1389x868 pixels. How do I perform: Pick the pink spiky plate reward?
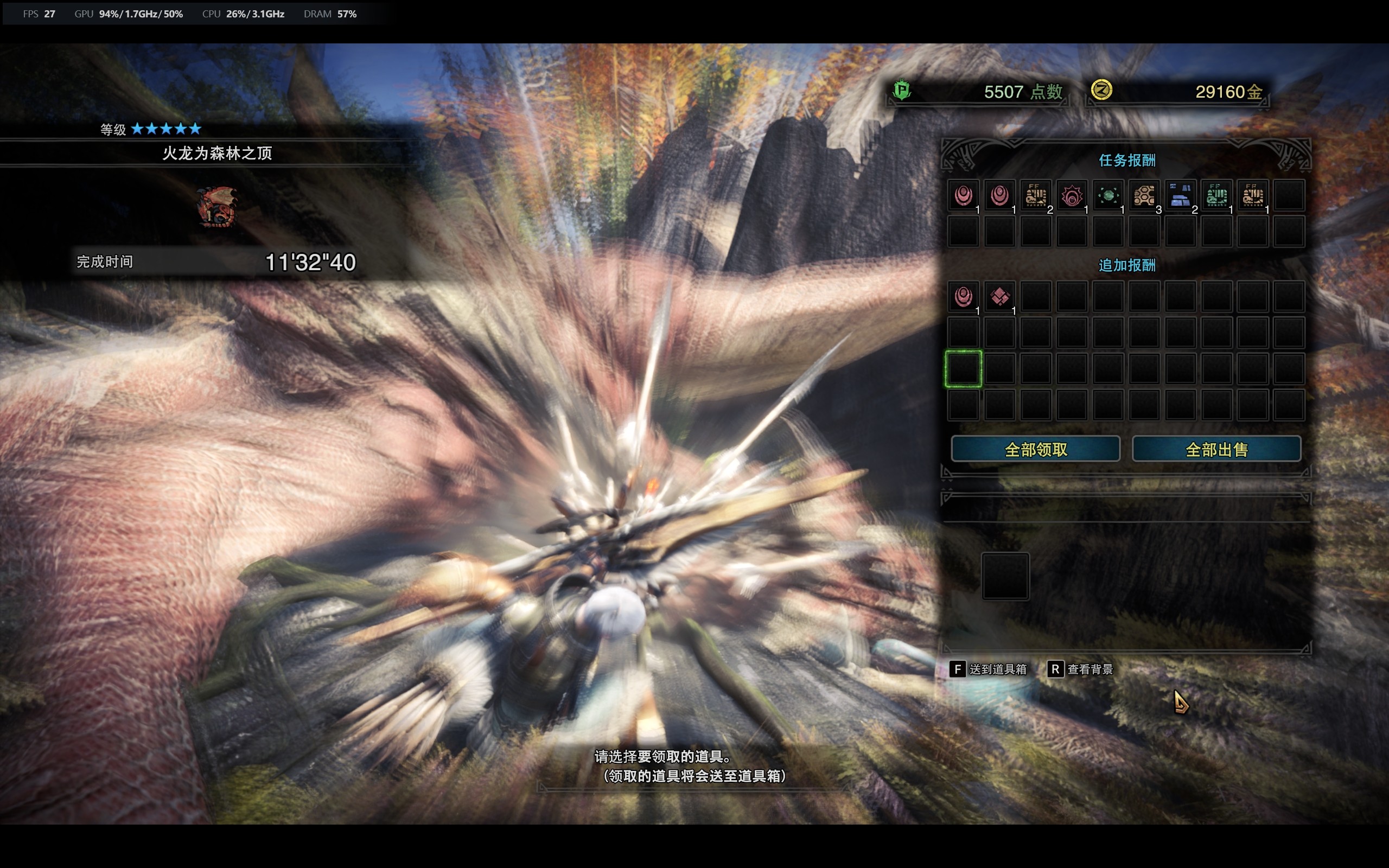click(1072, 196)
